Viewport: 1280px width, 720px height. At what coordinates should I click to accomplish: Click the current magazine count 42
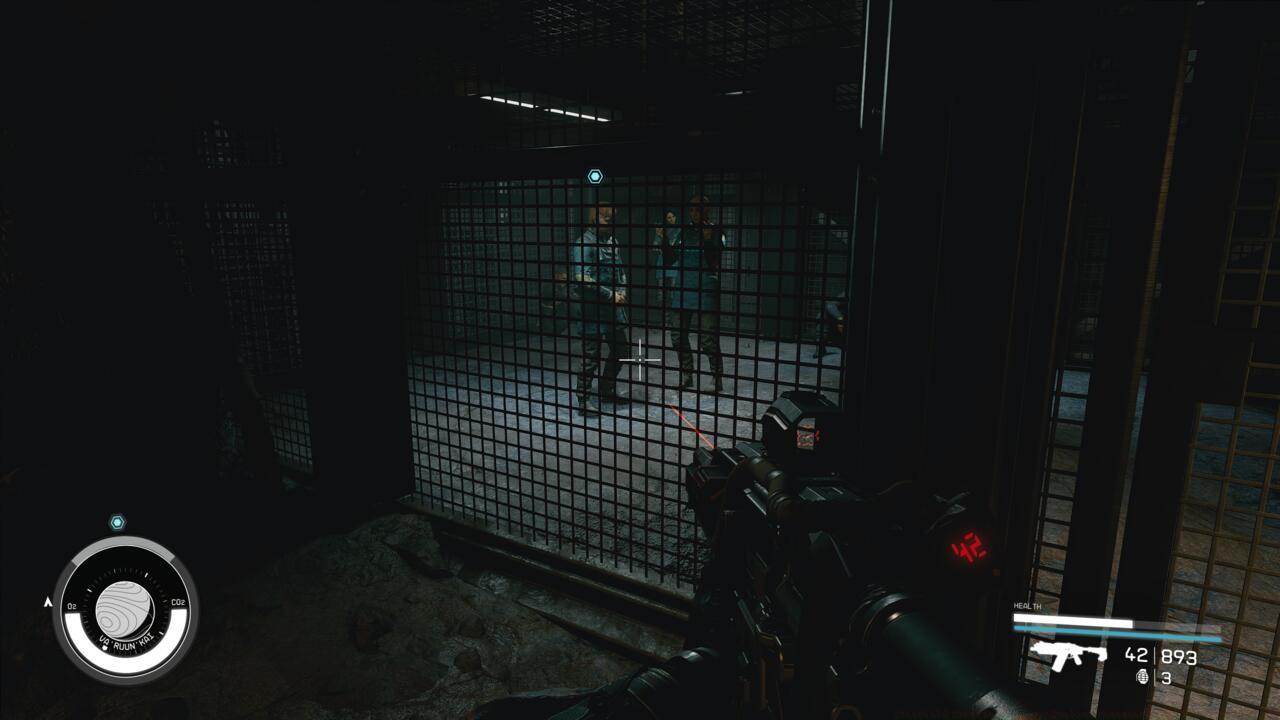coord(1136,656)
